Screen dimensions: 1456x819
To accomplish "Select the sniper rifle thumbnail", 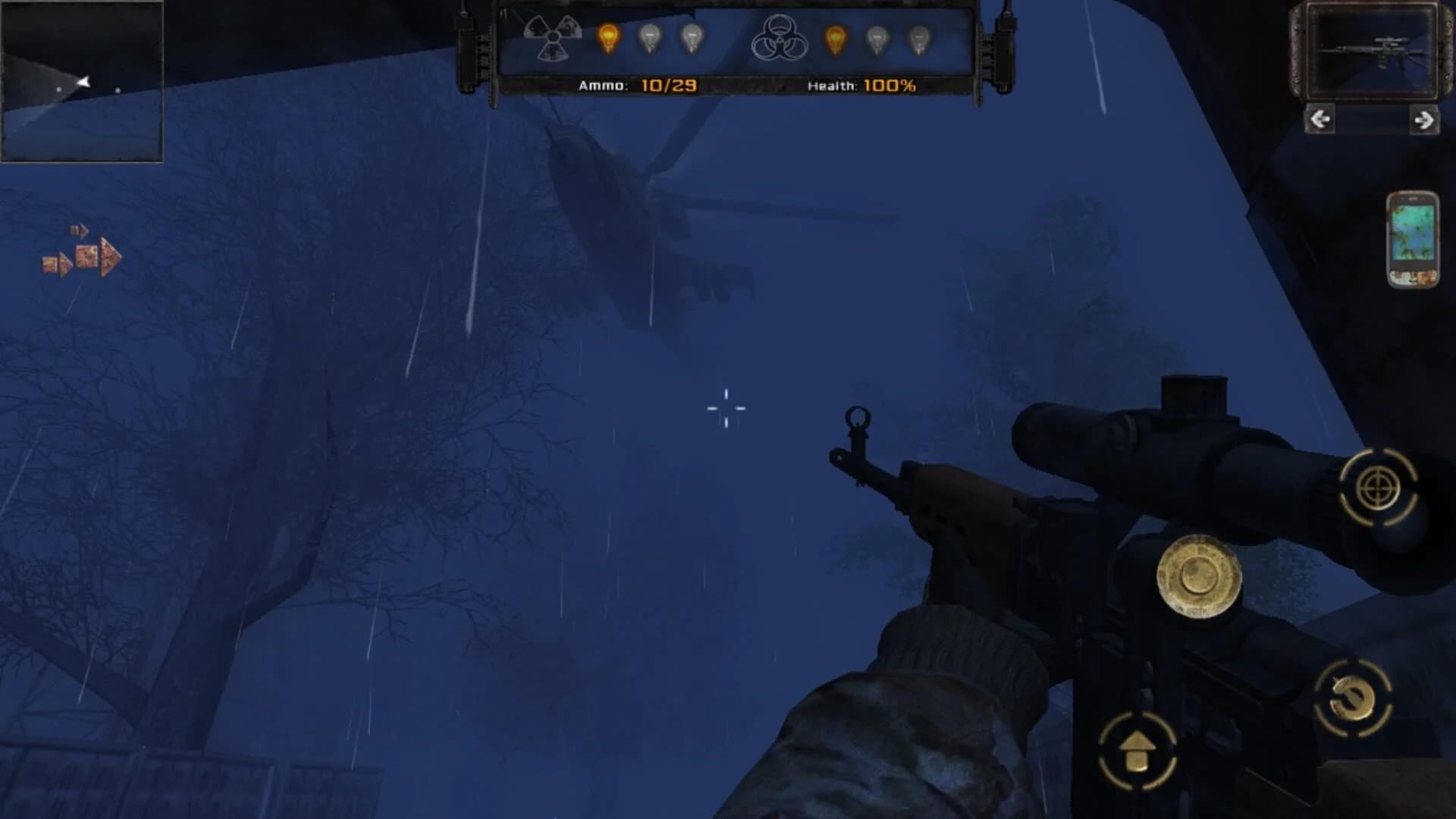I will [x=1373, y=49].
